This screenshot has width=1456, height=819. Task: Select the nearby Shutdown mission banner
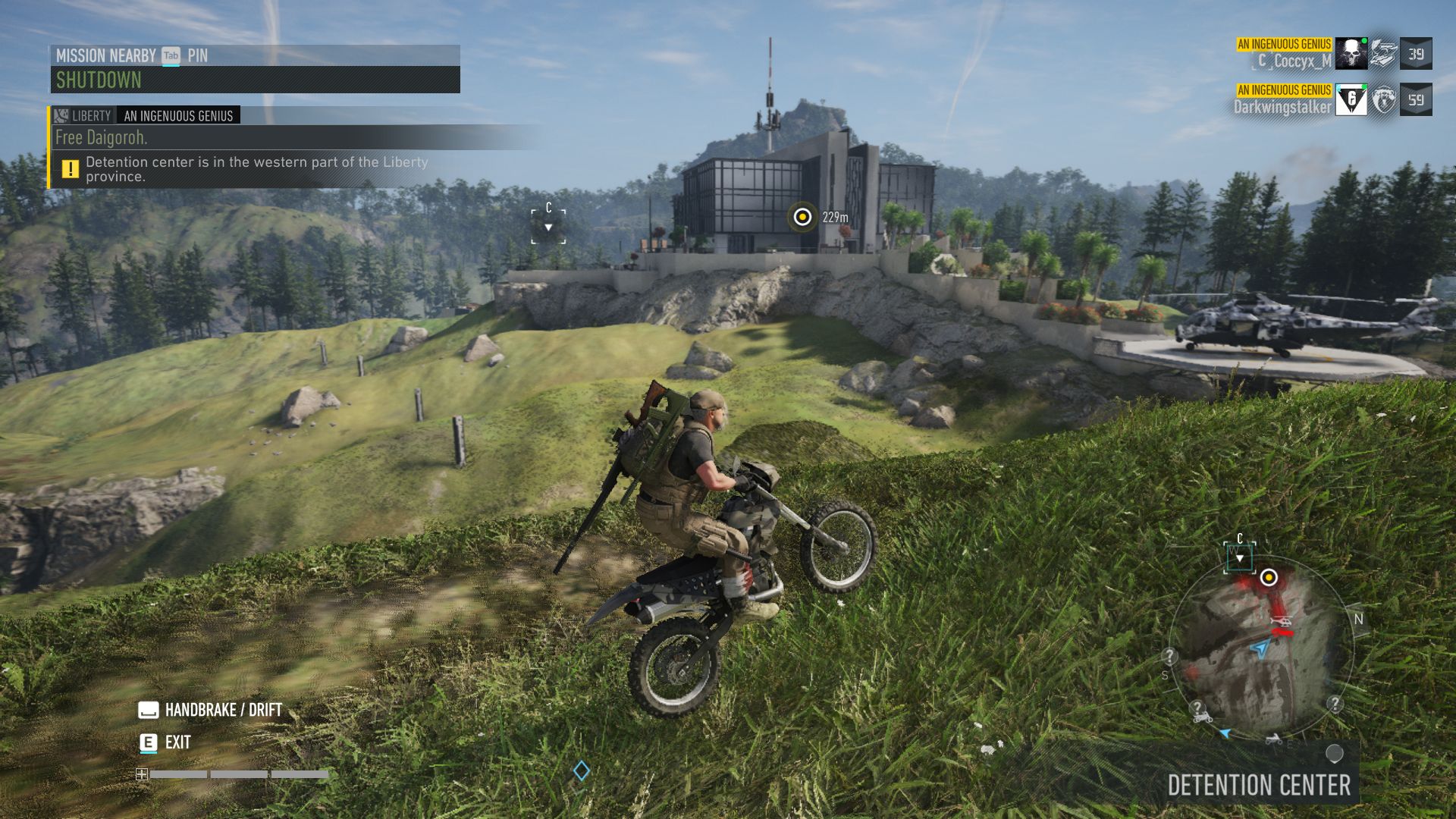(255, 80)
